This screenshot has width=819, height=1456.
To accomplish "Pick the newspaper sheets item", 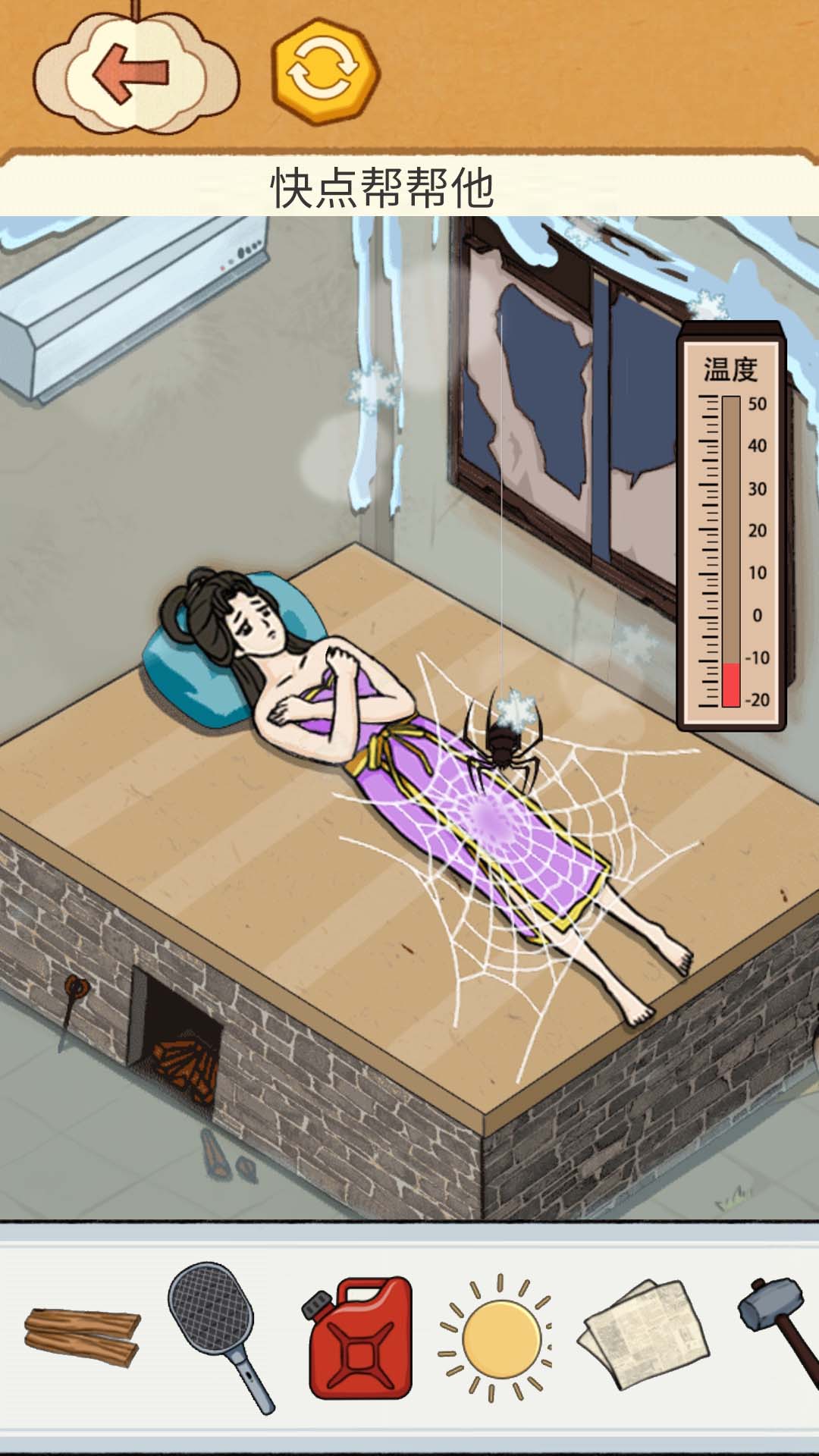I will pos(645,1335).
